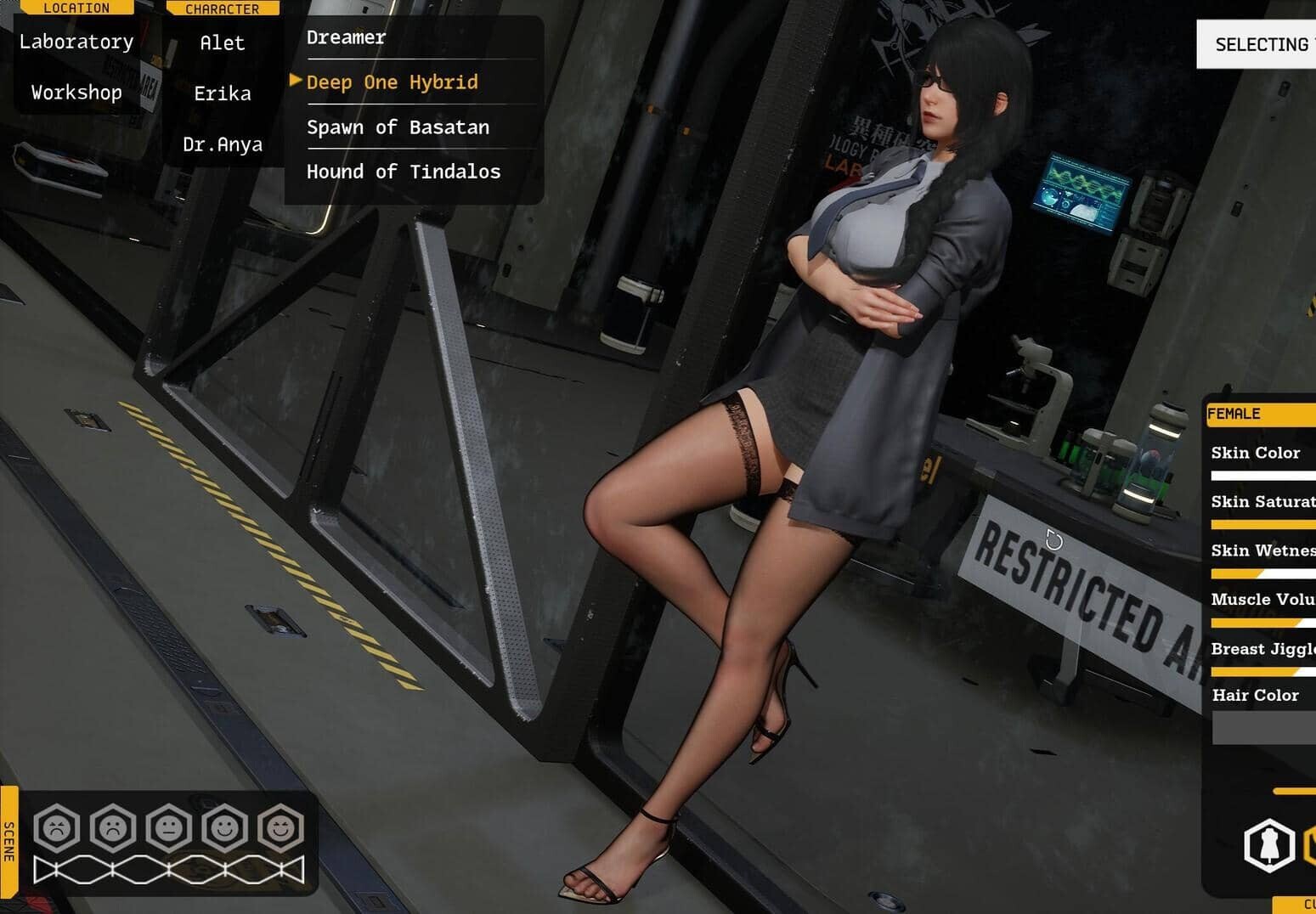
Task: Pick the smiling face expression
Action: tap(225, 827)
